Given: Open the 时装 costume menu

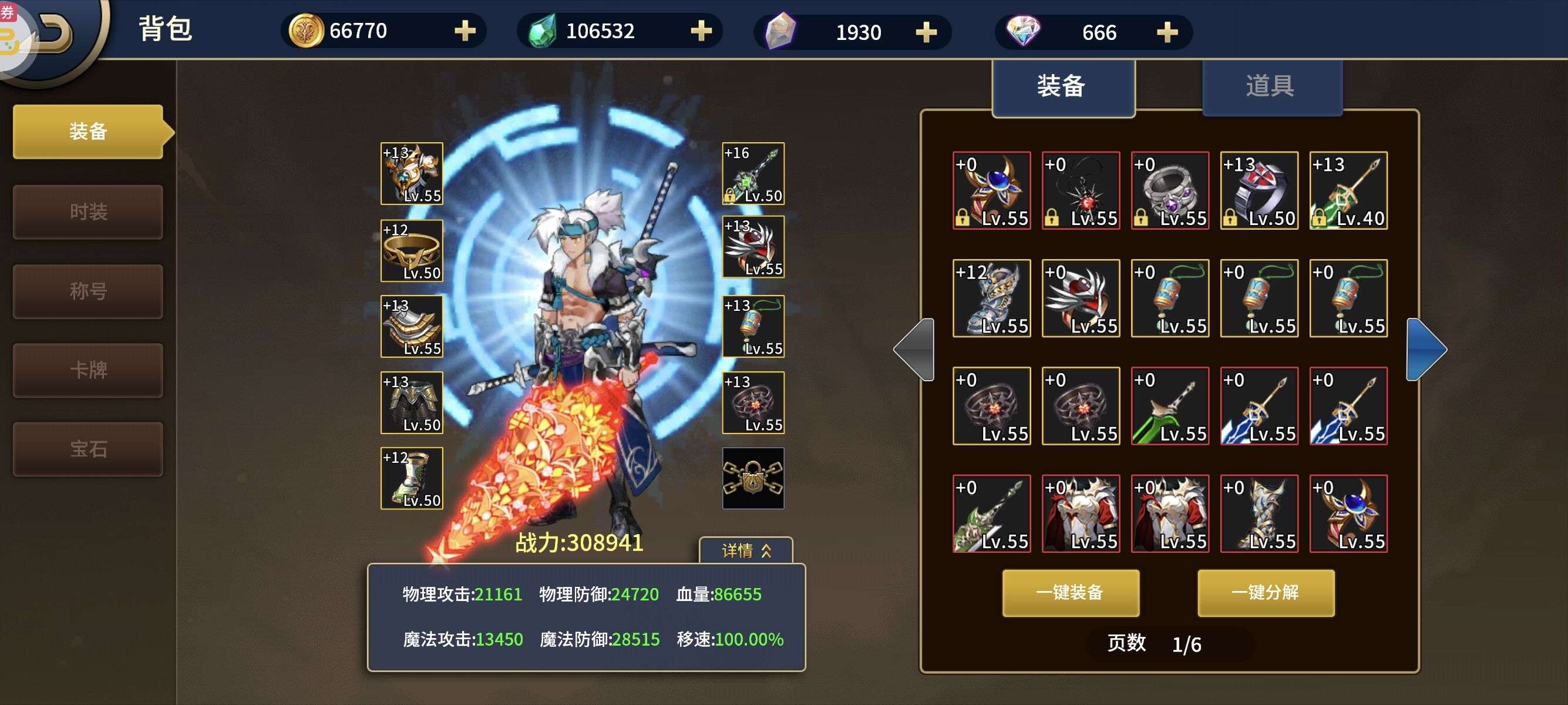Looking at the screenshot, I should tap(88, 212).
